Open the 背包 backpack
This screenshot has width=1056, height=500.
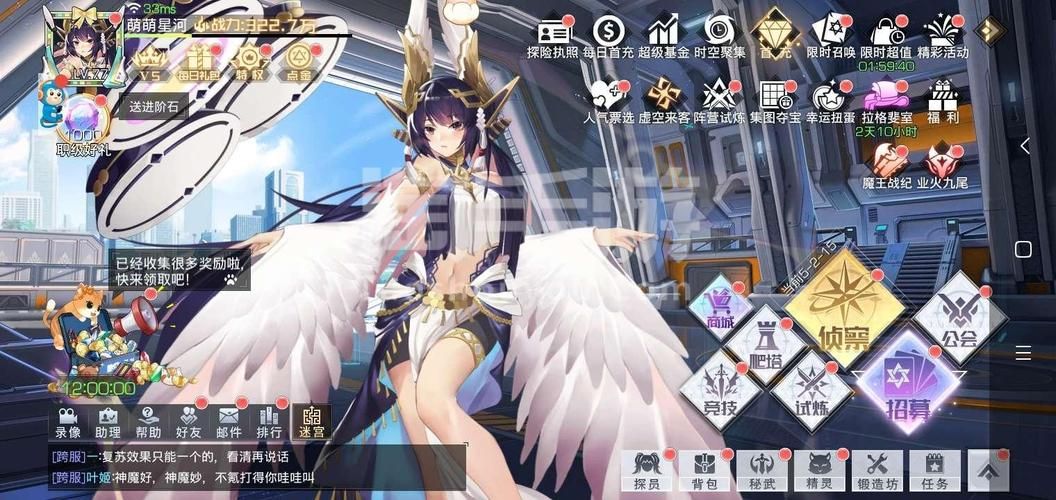click(x=705, y=469)
